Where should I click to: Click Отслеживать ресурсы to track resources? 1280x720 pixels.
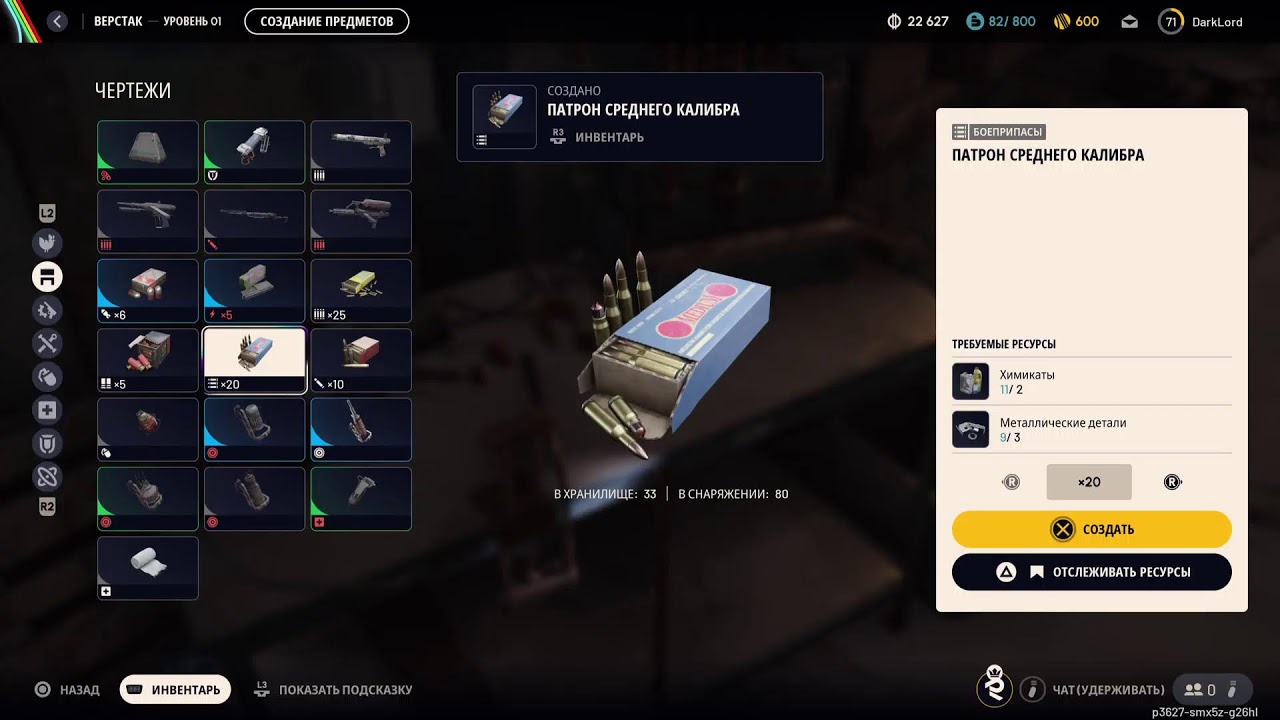[x=1091, y=572]
